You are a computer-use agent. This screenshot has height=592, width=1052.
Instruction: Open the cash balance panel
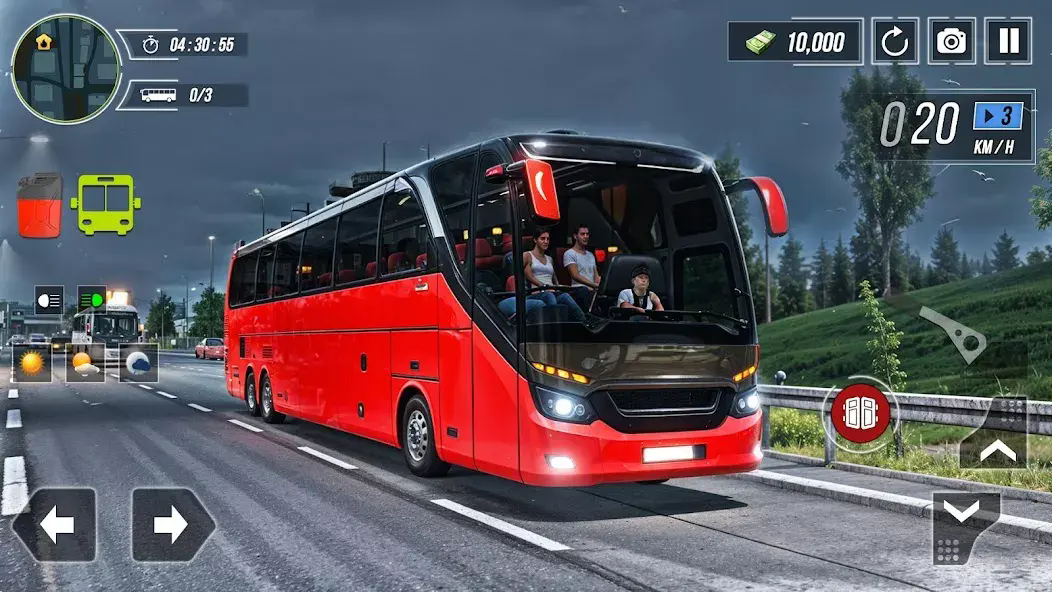[x=795, y=42]
